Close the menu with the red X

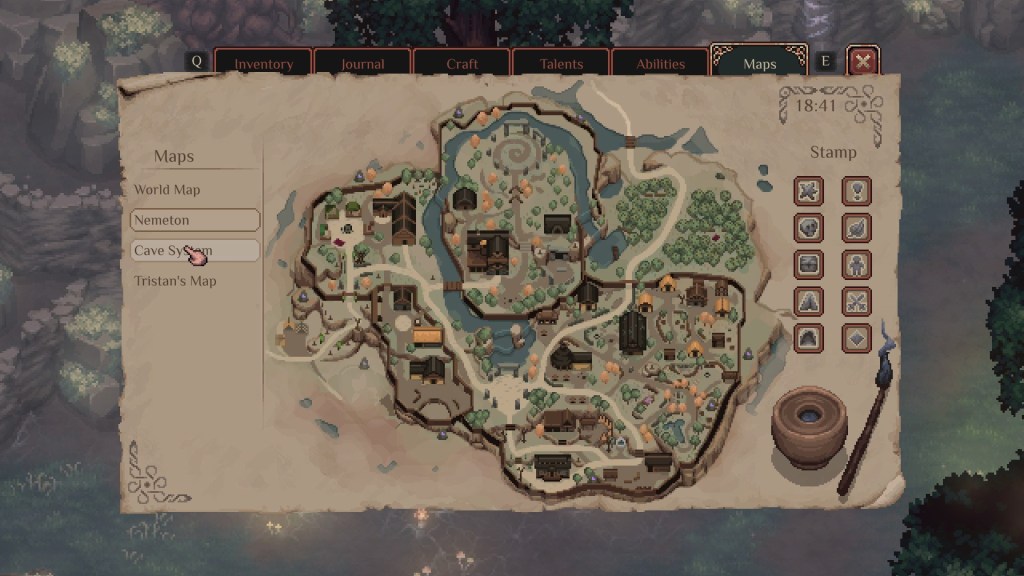(863, 62)
